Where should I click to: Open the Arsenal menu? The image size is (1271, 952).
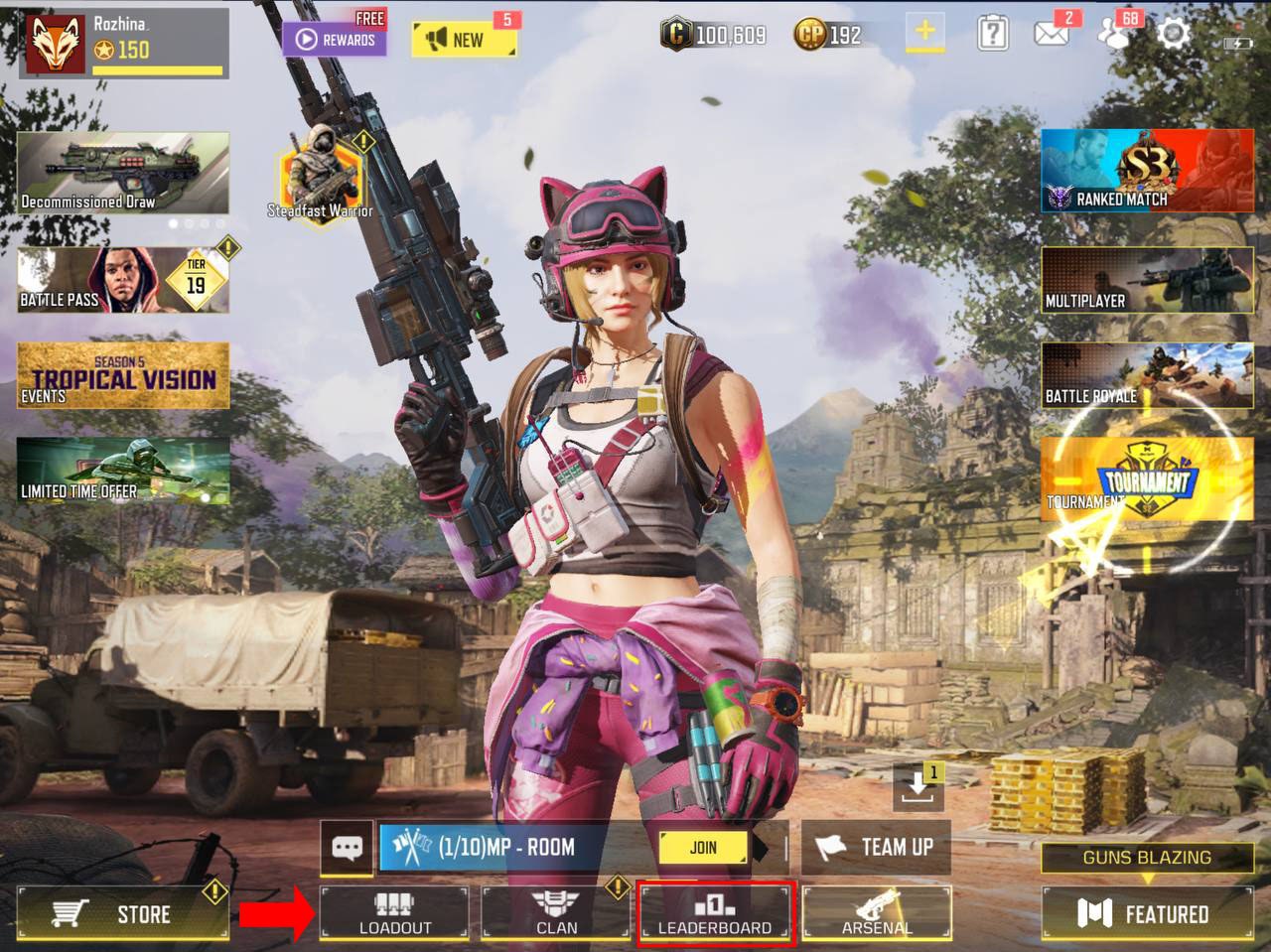click(x=876, y=913)
